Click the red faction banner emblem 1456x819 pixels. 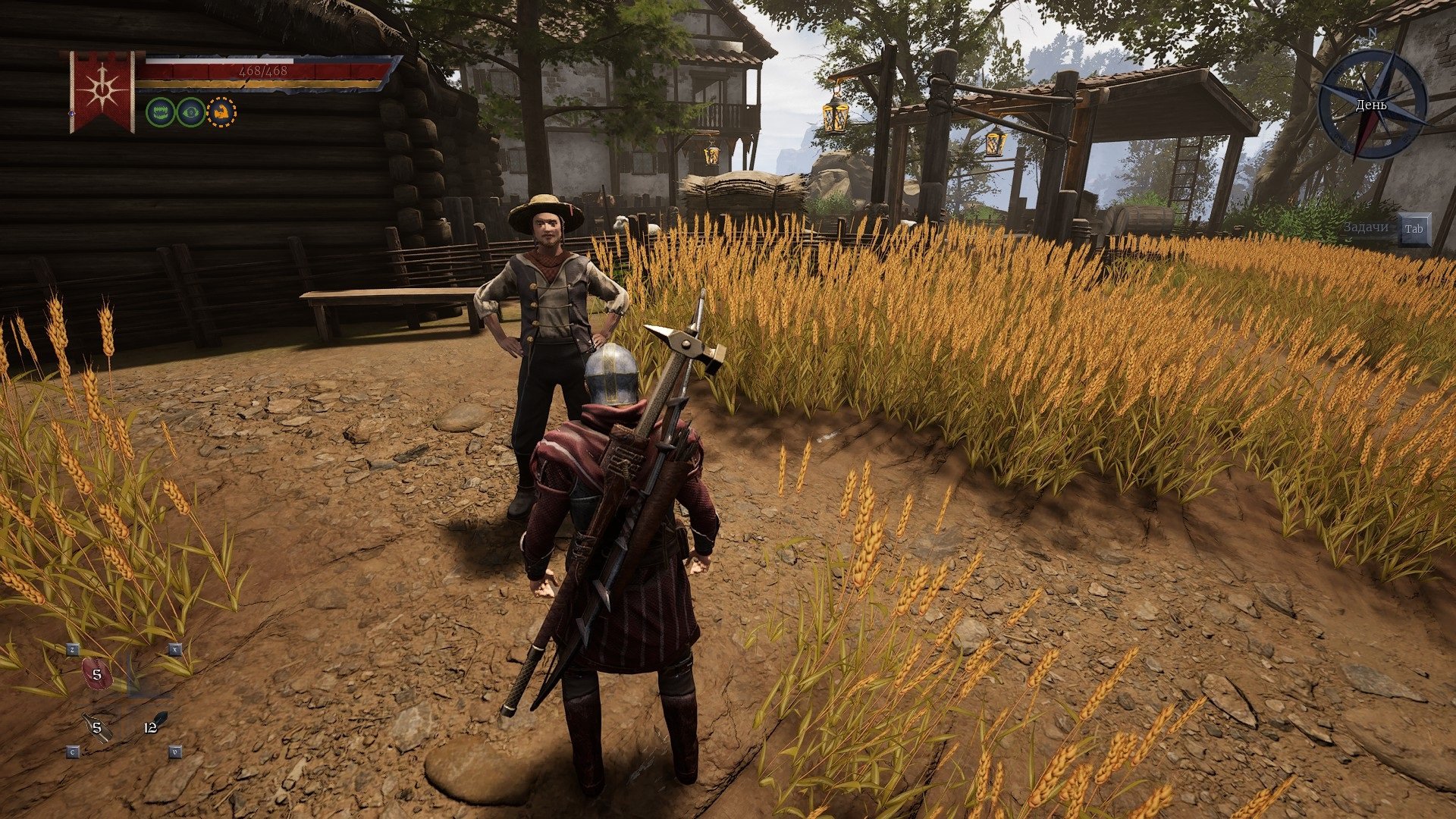[102, 91]
